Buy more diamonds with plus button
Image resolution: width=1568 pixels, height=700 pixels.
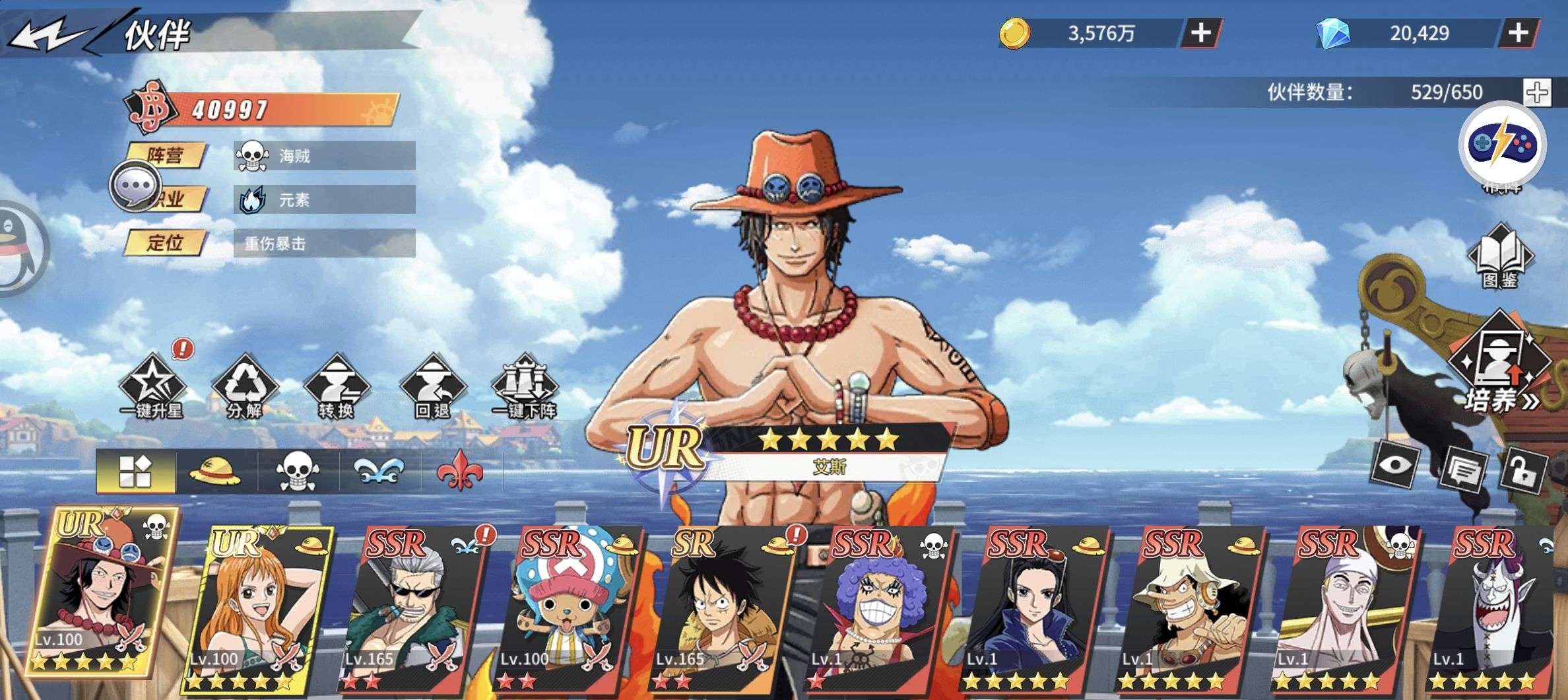[x=1519, y=33]
